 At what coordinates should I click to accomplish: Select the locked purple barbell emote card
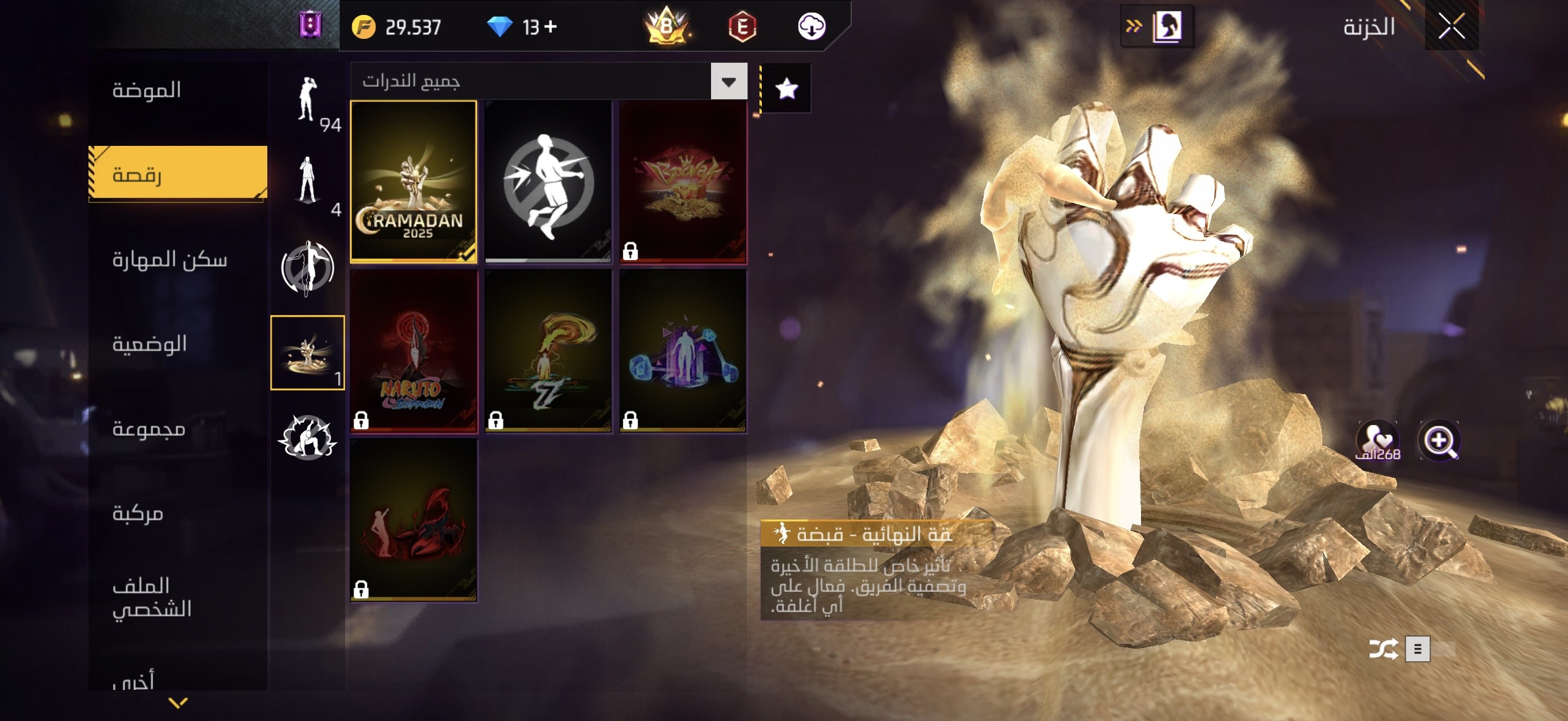(x=682, y=351)
